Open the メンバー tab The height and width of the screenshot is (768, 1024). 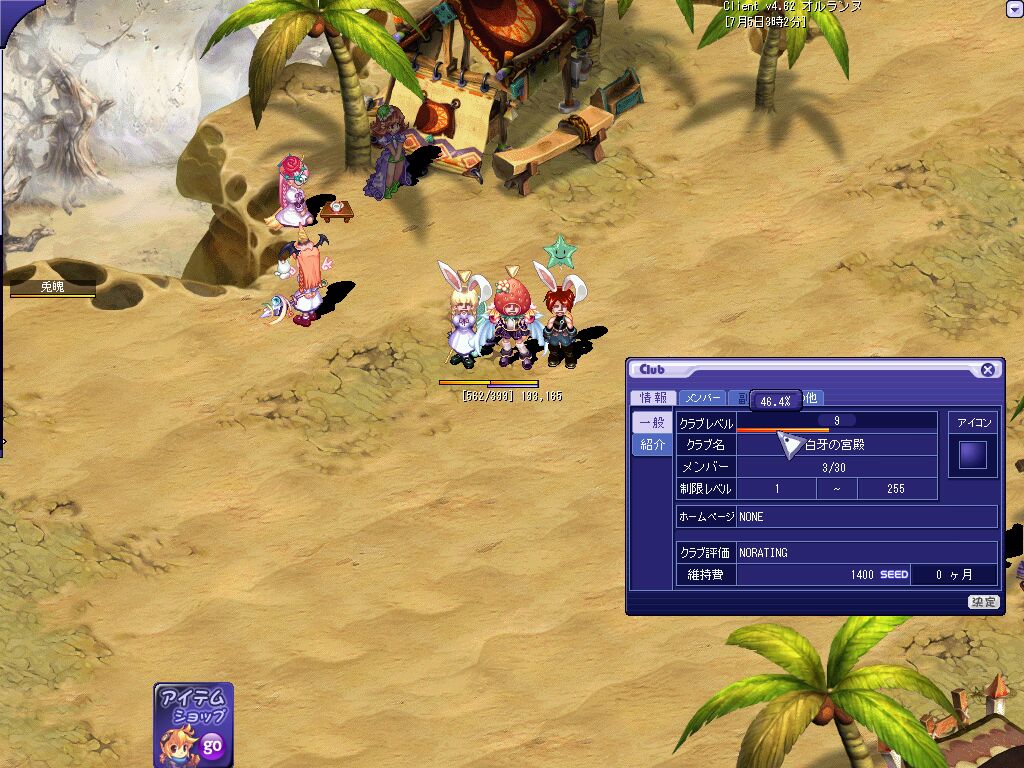tap(702, 398)
